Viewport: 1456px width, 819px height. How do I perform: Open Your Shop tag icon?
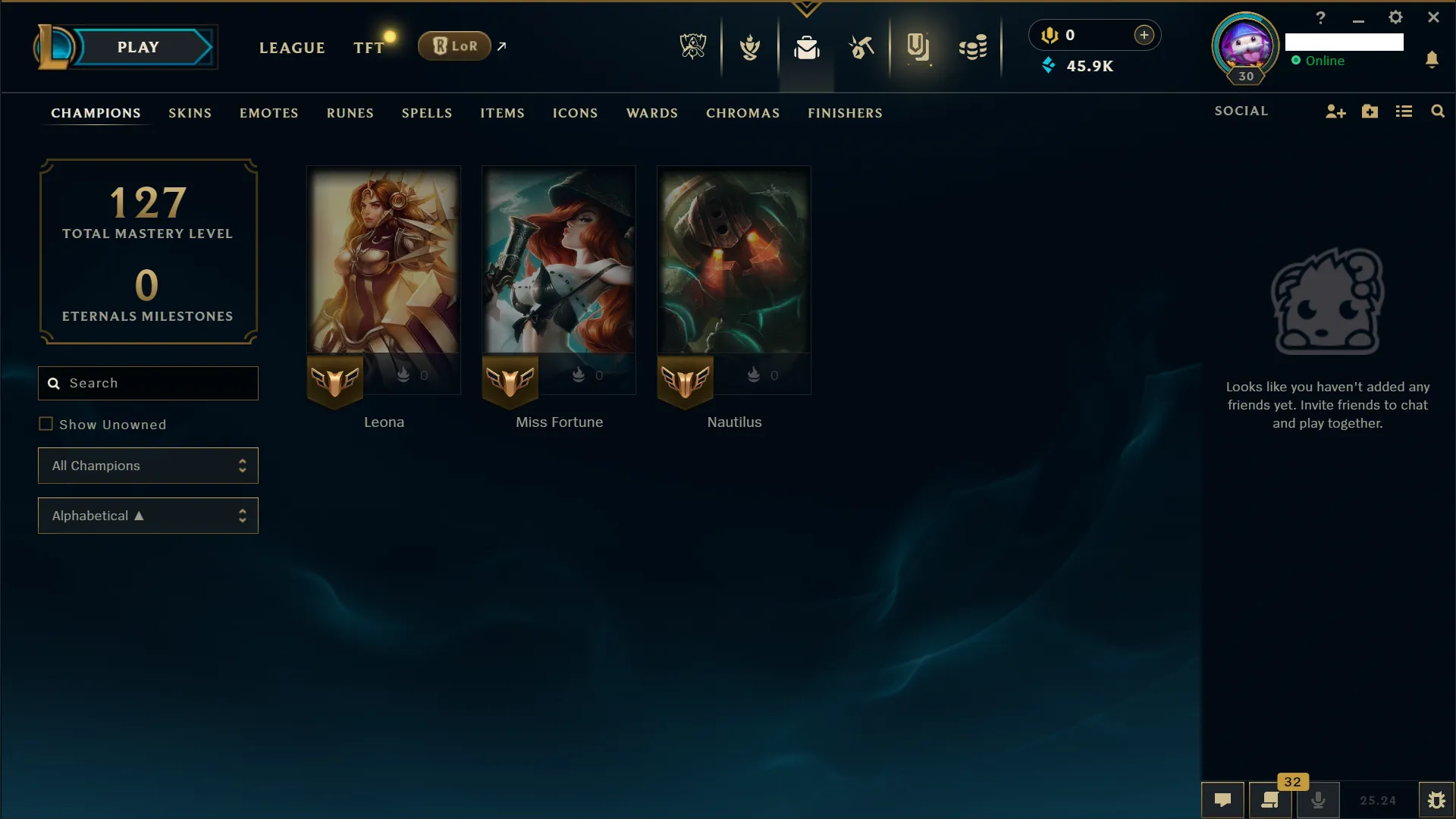point(918,48)
